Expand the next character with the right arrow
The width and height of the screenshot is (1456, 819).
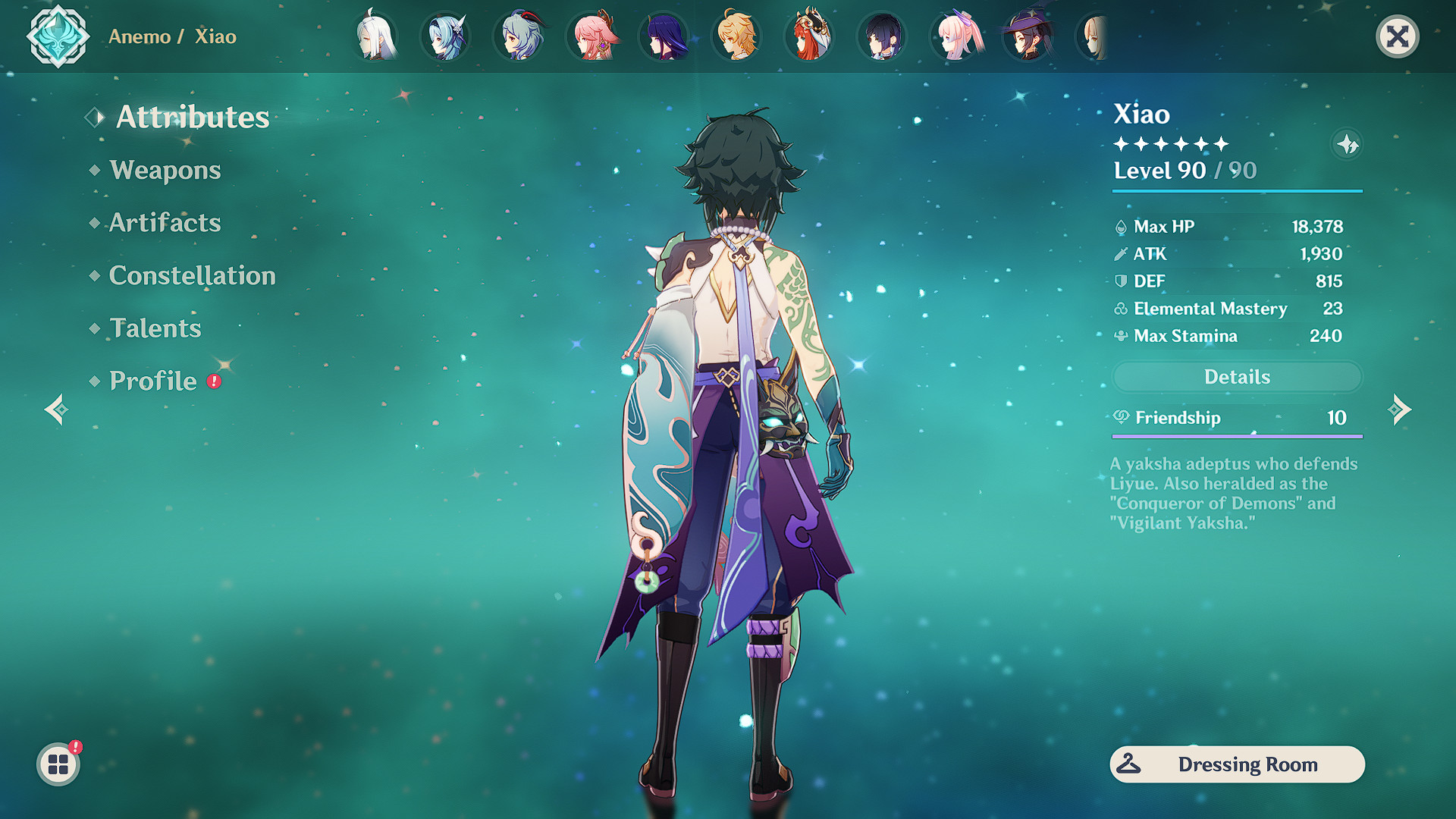click(x=1399, y=409)
